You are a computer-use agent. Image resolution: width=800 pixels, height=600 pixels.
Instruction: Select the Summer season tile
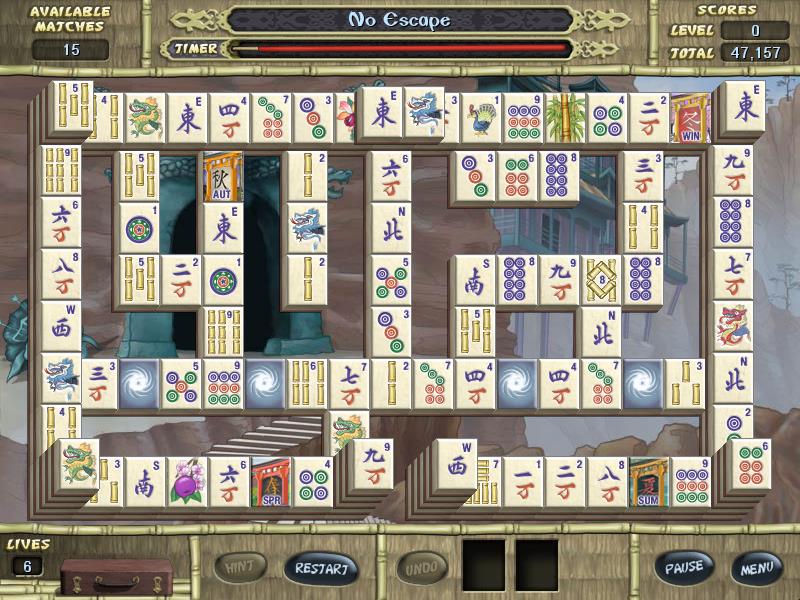[x=648, y=482]
